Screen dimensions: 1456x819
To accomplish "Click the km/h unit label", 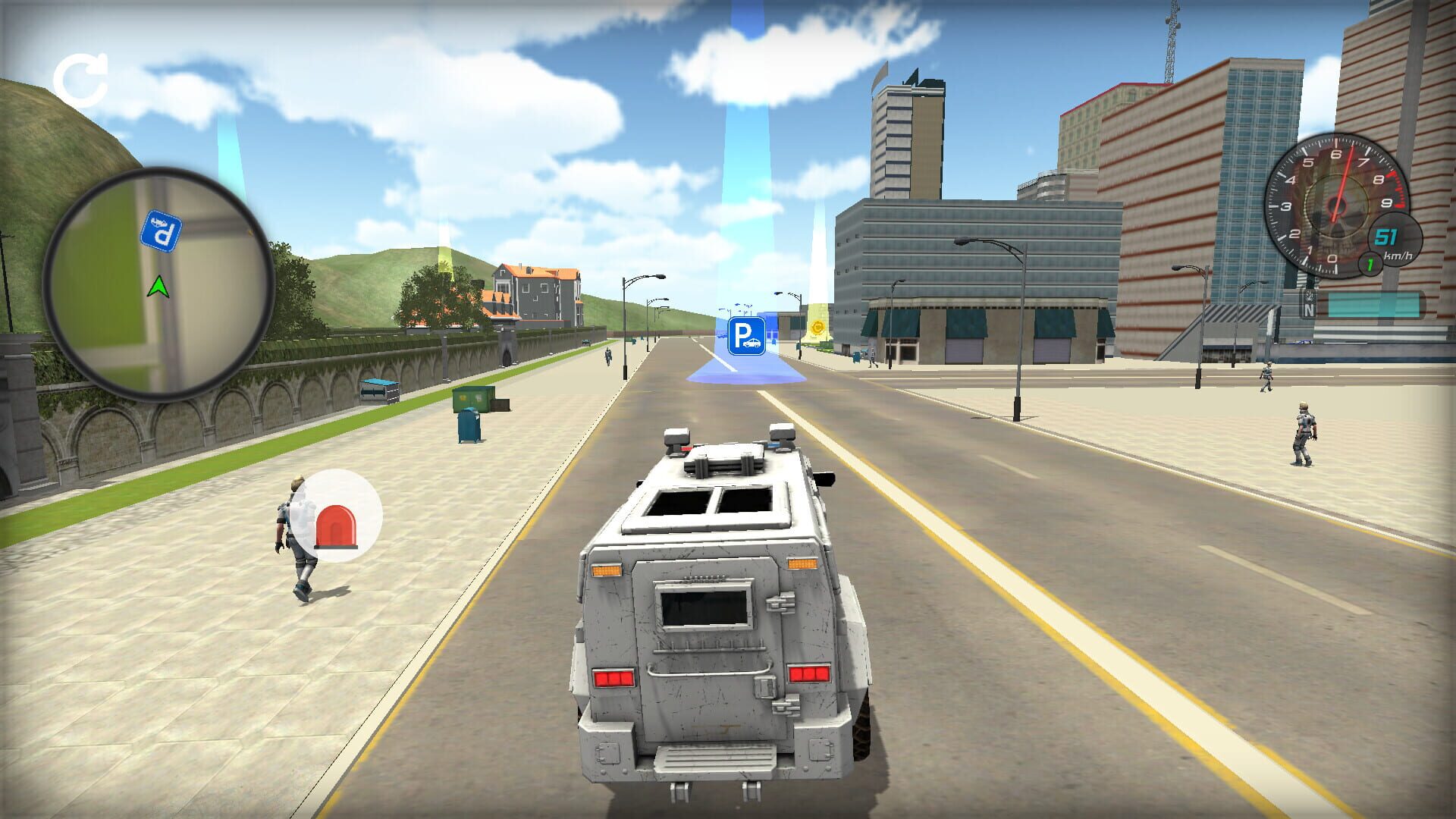I will click(1399, 255).
